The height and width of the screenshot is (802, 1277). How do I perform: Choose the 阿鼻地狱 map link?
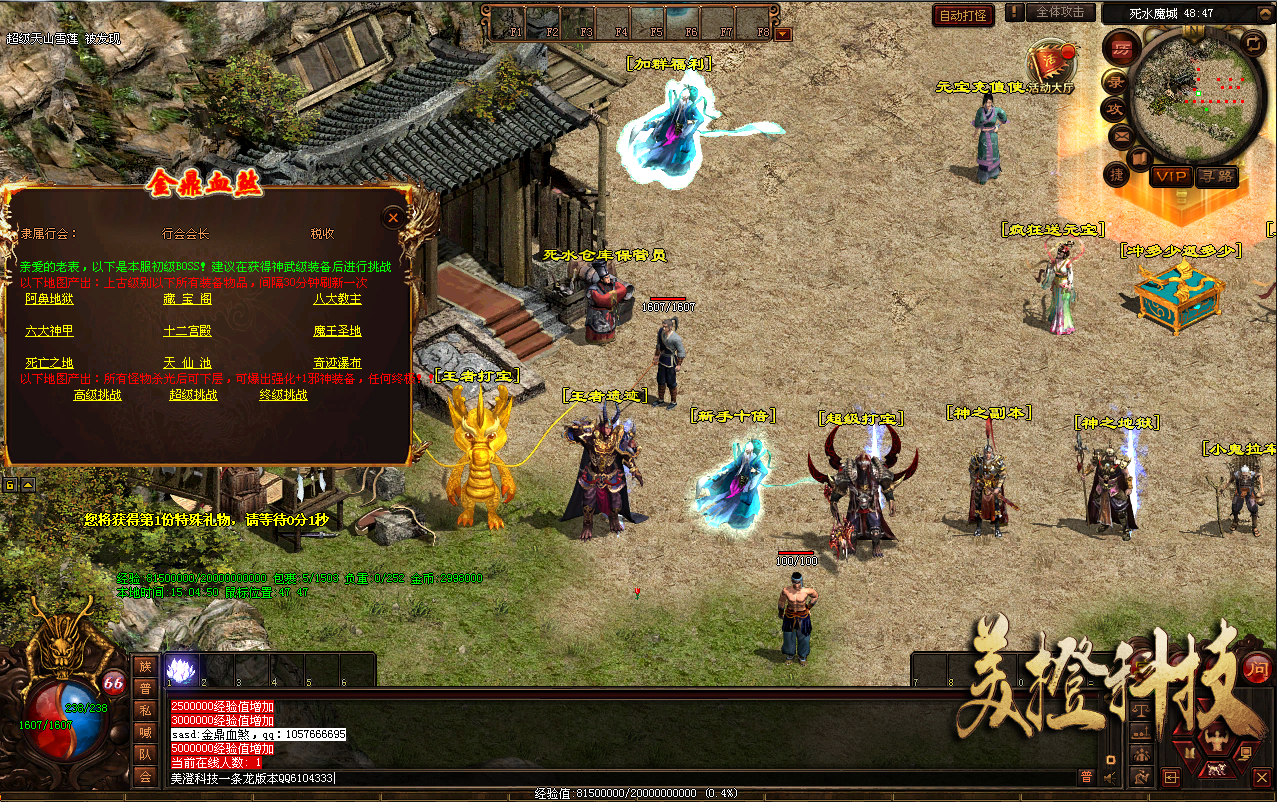click(49, 299)
